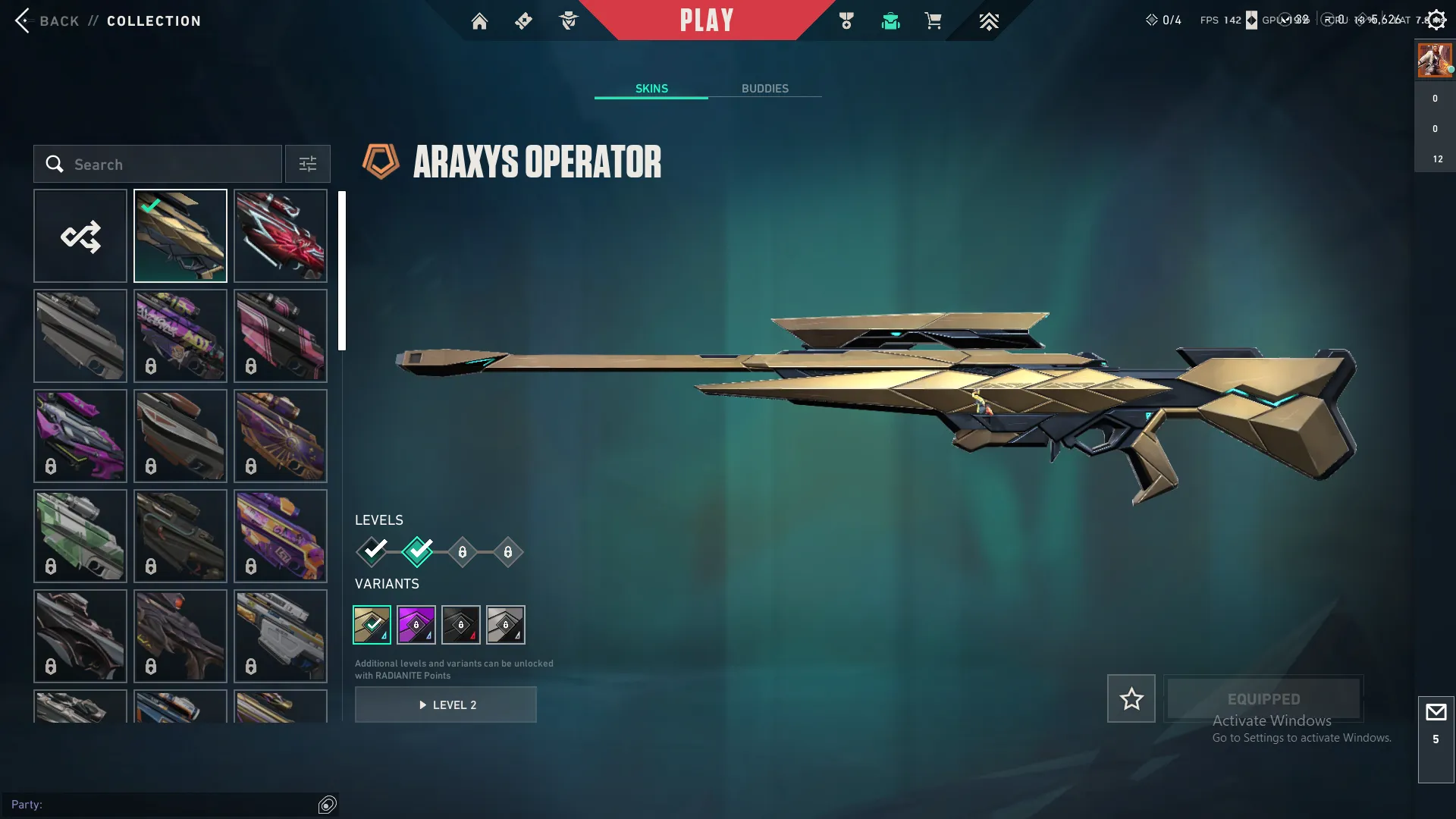Select the Collection backpack icon
This screenshot has height=819, width=1456.
pyautogui.click(x=890, y=21)
